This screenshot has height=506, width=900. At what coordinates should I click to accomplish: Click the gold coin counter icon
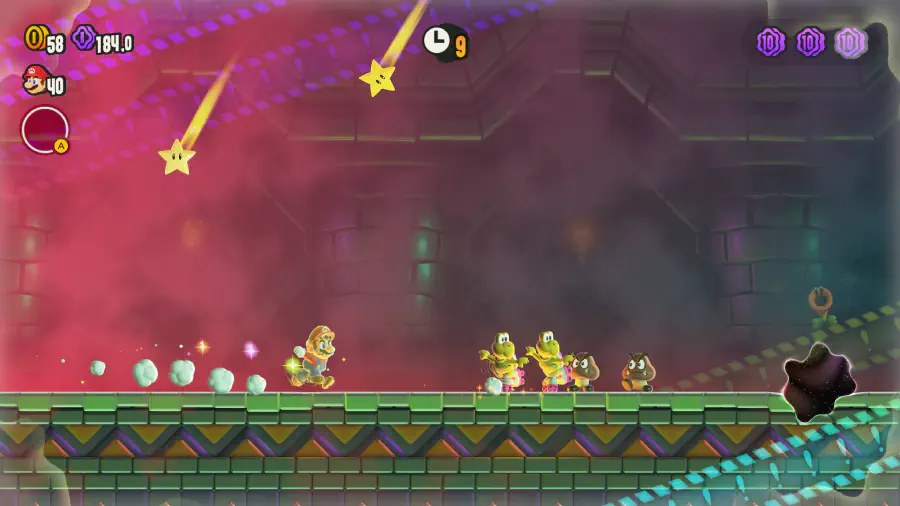coord(34,38)
